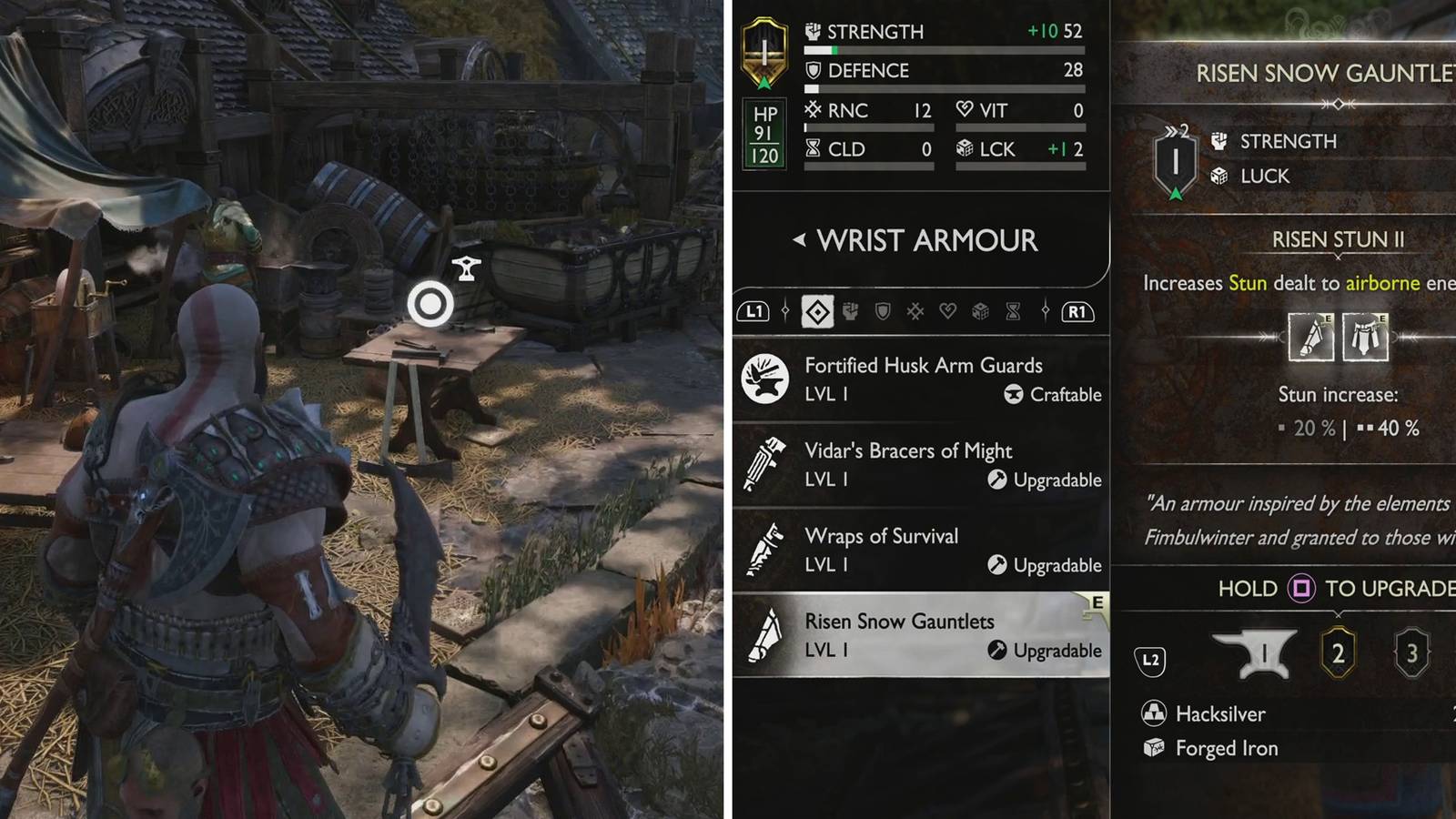Select the strength fist stat filter icon

850,312
